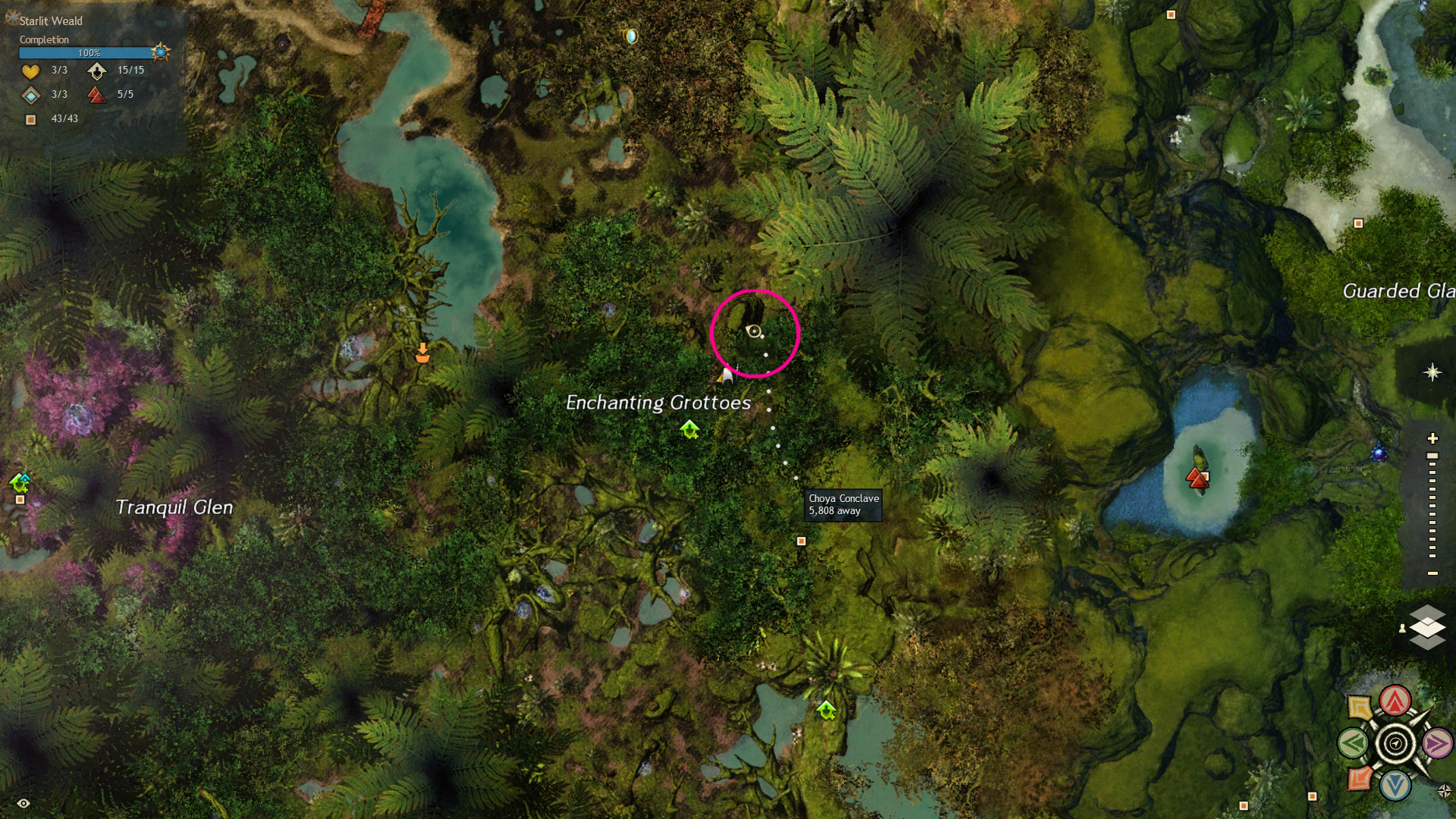Center the map using the compass hub
The width and height of the screenshot is (1456, 819).
pos(1395,744)
